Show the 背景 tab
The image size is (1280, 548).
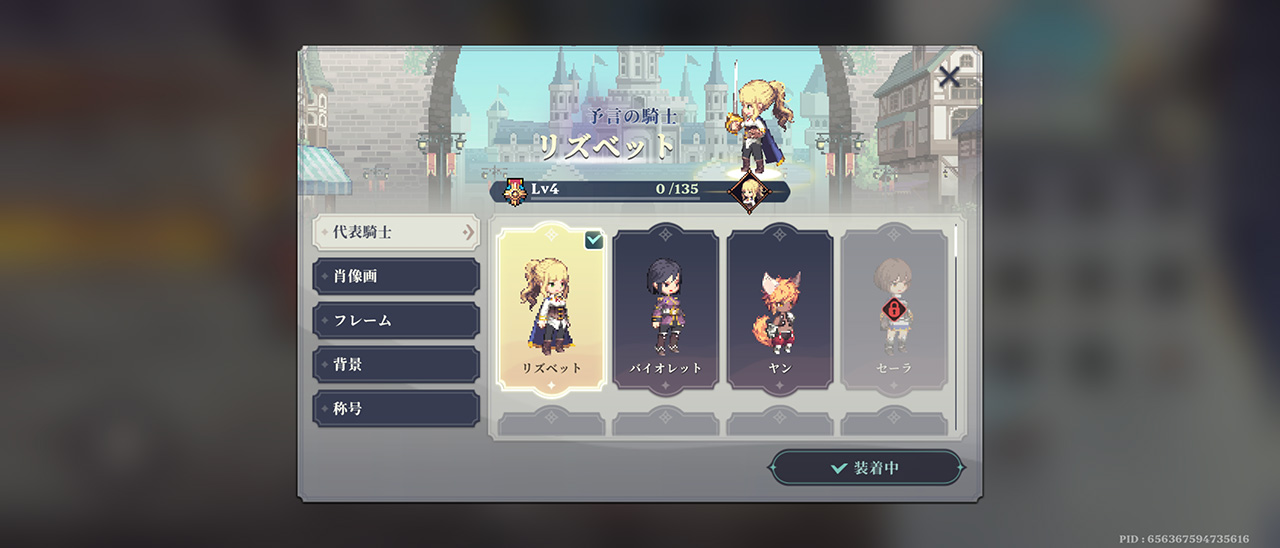(395, 364)
